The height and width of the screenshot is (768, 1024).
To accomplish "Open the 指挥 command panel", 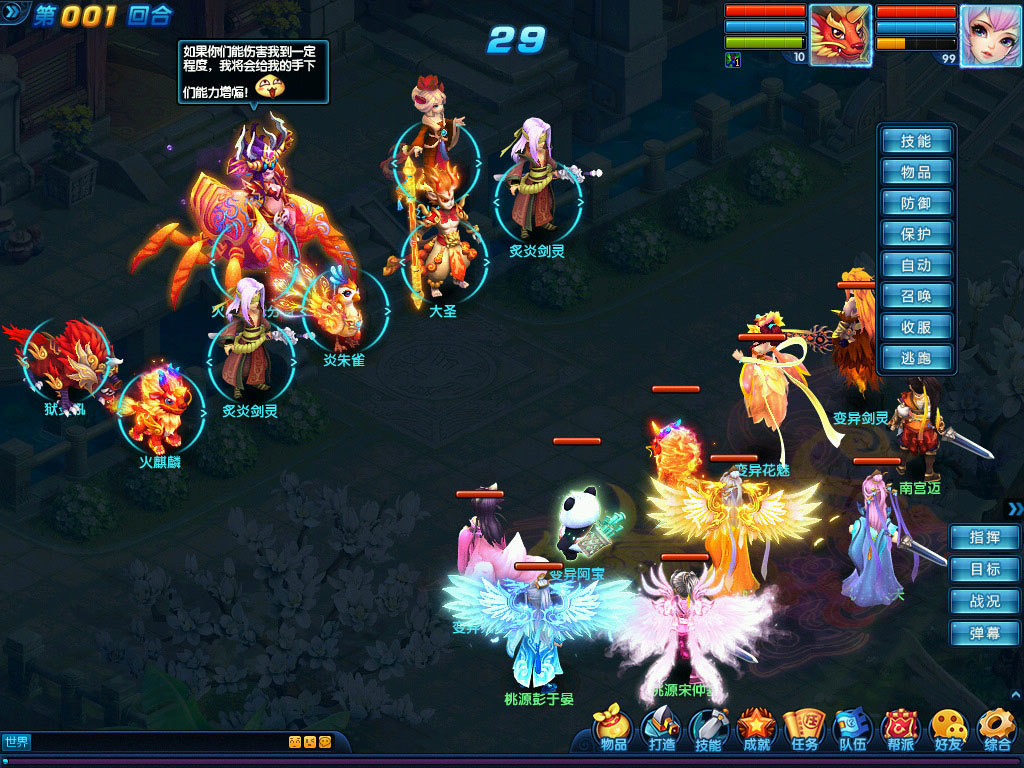I will 984,537.
